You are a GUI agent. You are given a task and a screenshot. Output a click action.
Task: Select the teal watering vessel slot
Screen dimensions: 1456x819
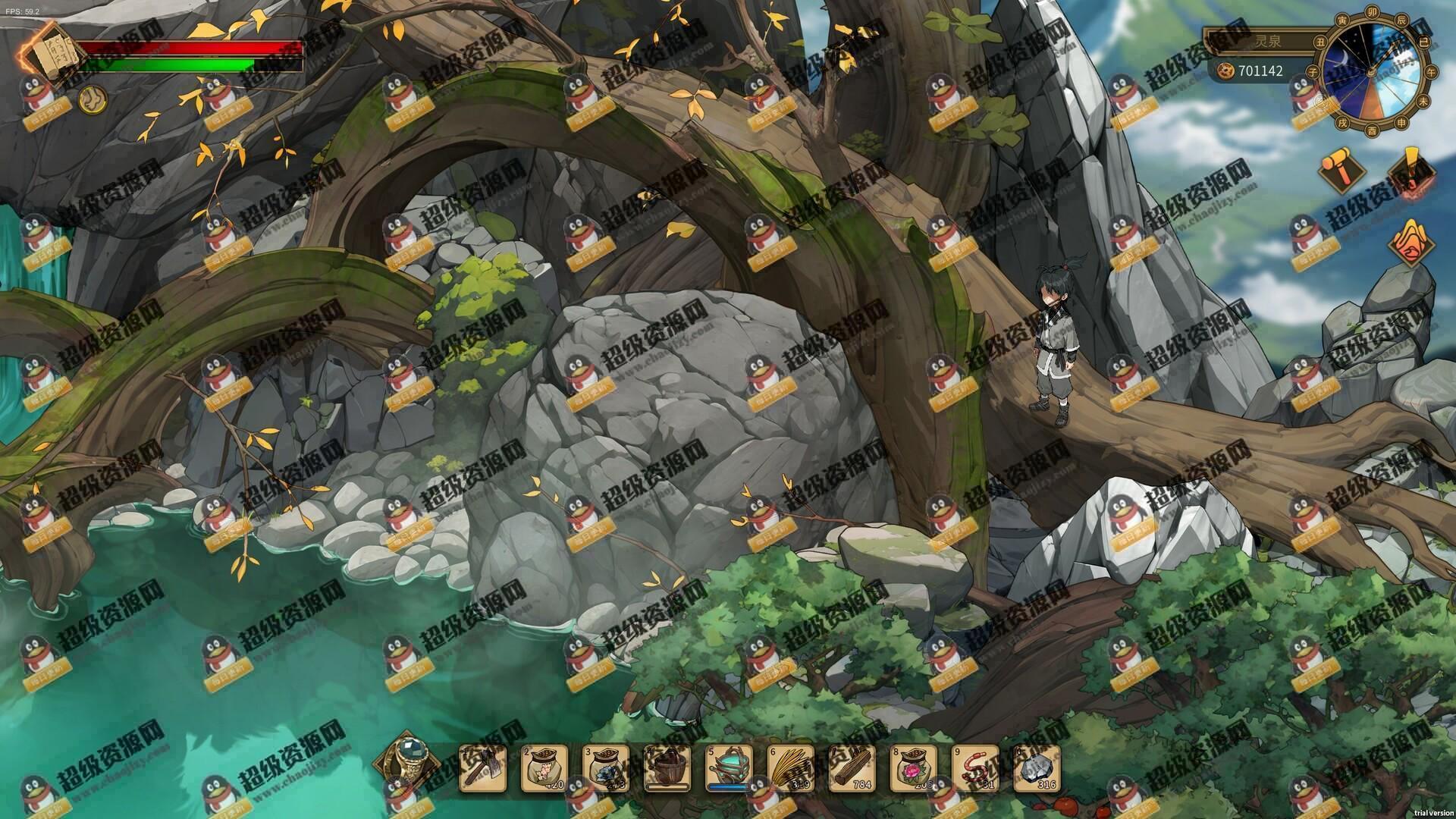[729, 767]
